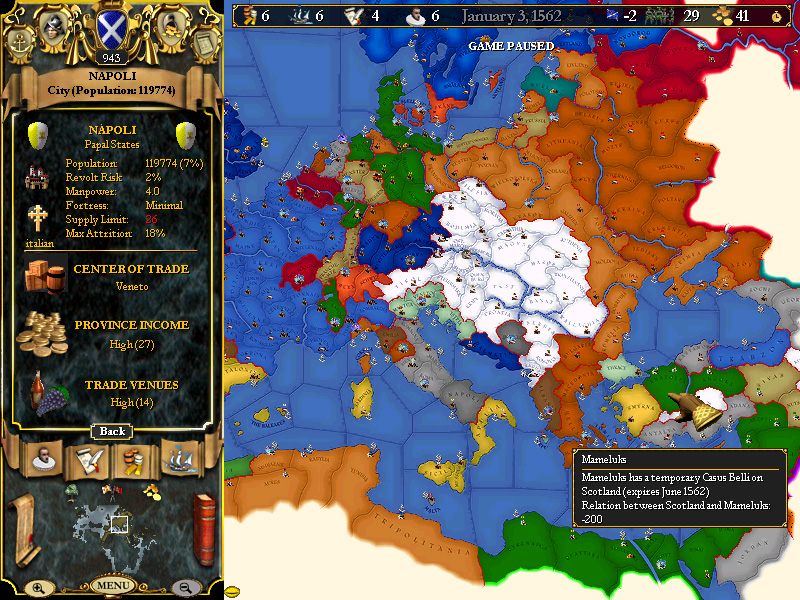Open the barrels and gold tab
This screenshot has height=600, width=800.
pos(133,461)
